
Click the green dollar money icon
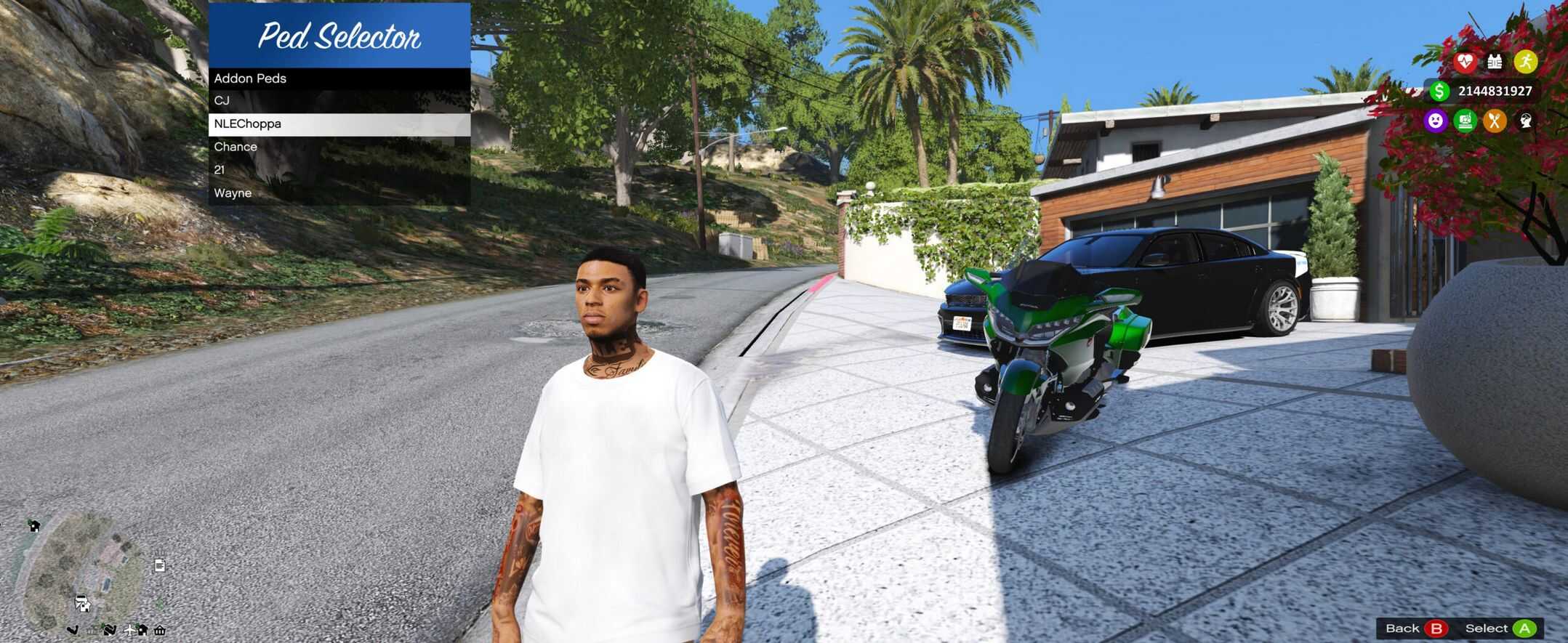[x=1439, y=91]
